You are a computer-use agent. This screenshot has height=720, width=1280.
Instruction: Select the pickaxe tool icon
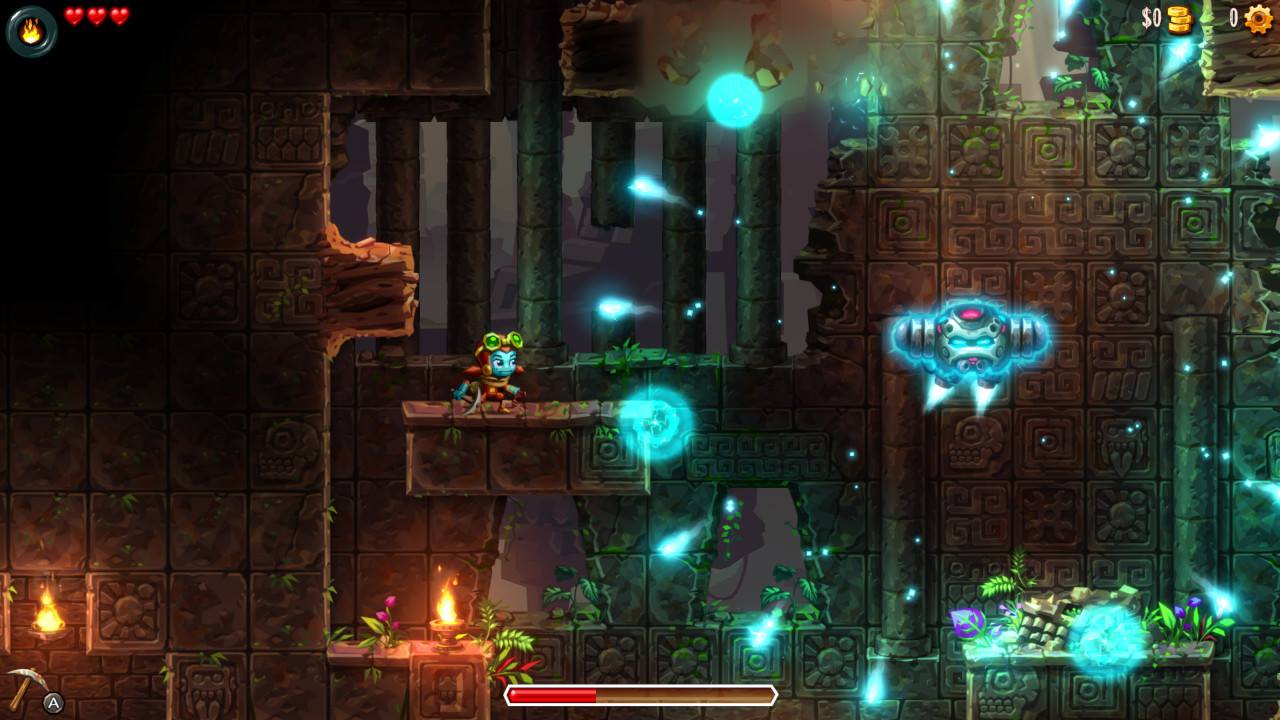coord(23,686)
